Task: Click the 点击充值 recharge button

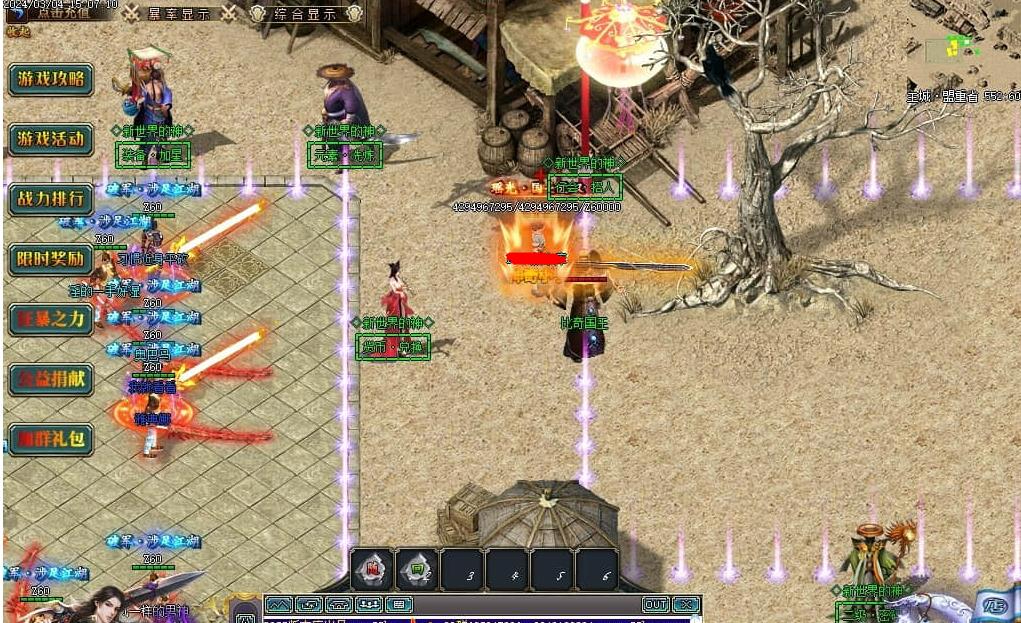Action: point(62,12)
